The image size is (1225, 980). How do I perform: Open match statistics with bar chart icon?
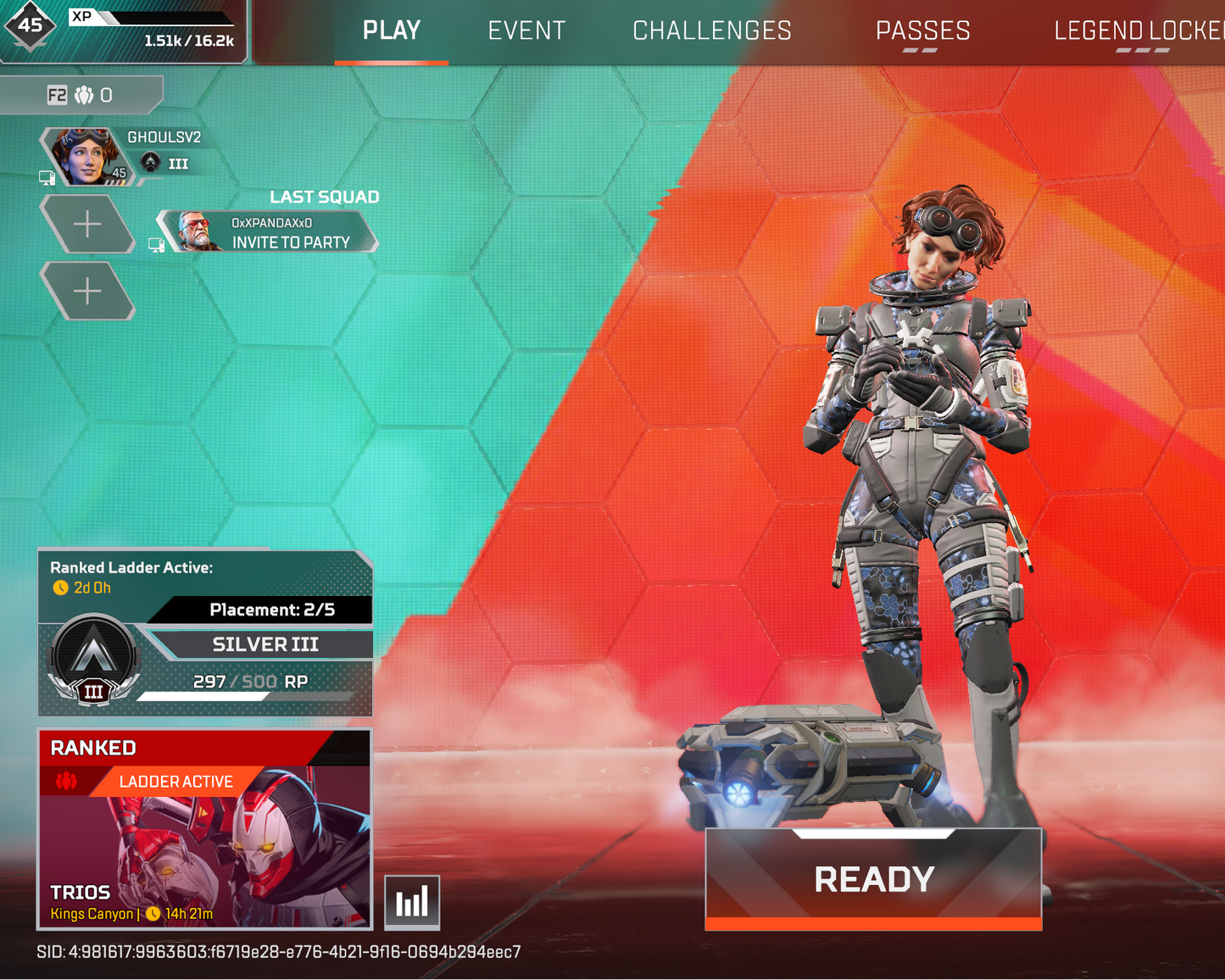point(412,902)
